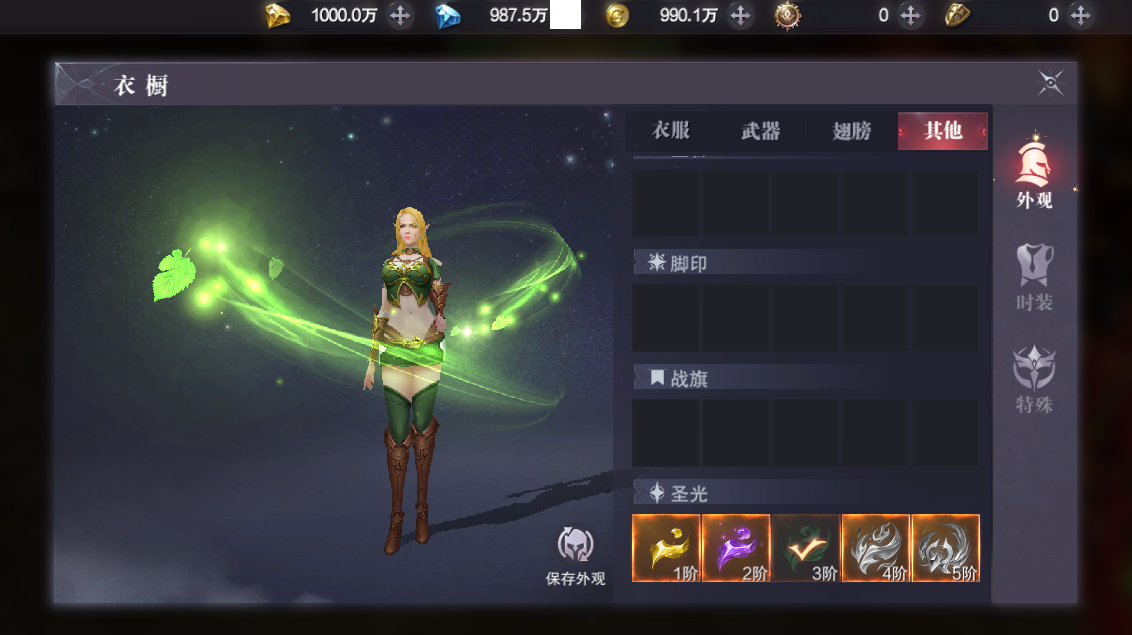Close the wardrobe window
The width and height of the screenshot is (1132, 635).
[x=1050, y=83]
